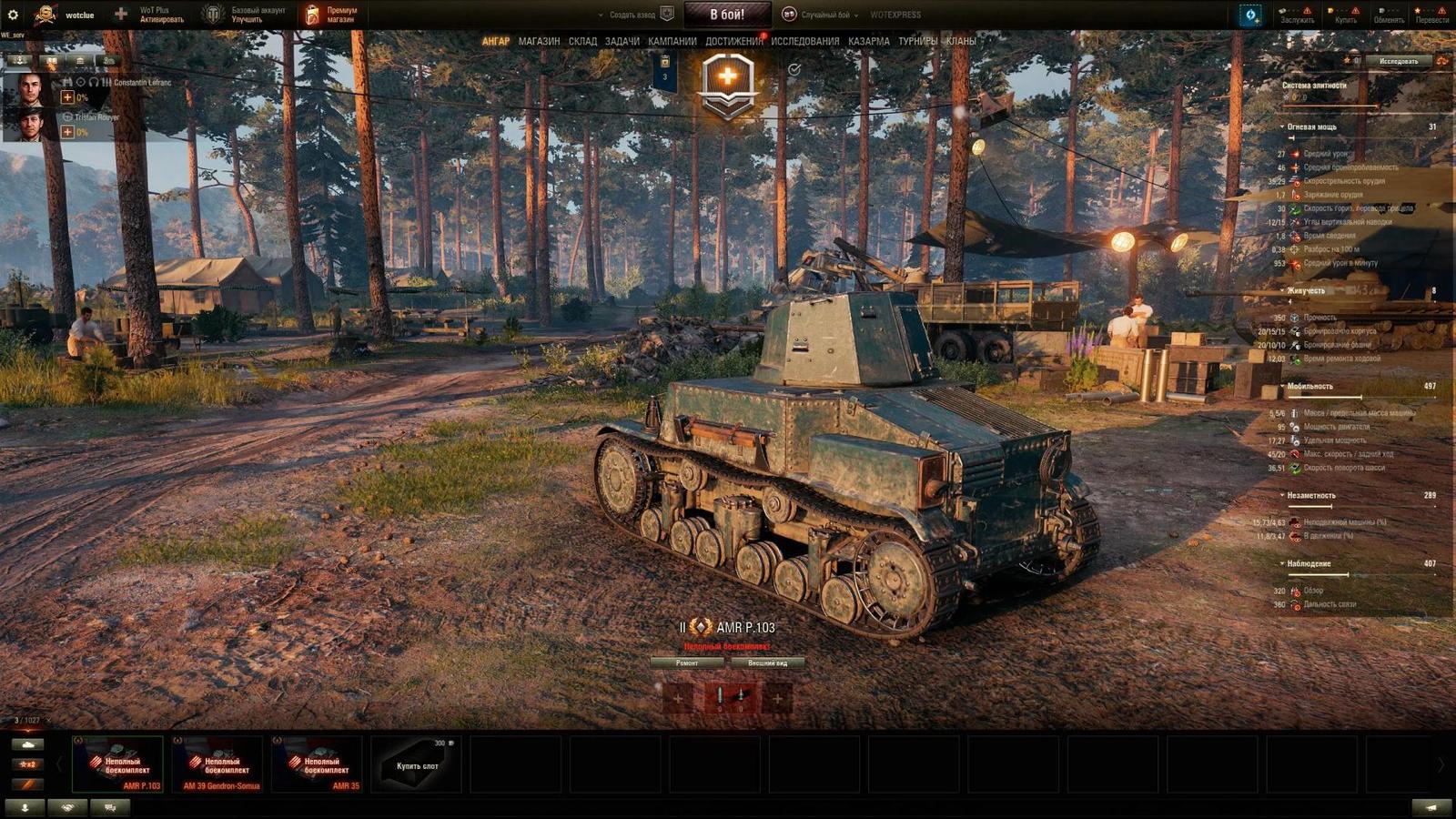1456x819 pixels.
Task: Toggle the elite x2 vehicles filter
Action: coord(27,764)
